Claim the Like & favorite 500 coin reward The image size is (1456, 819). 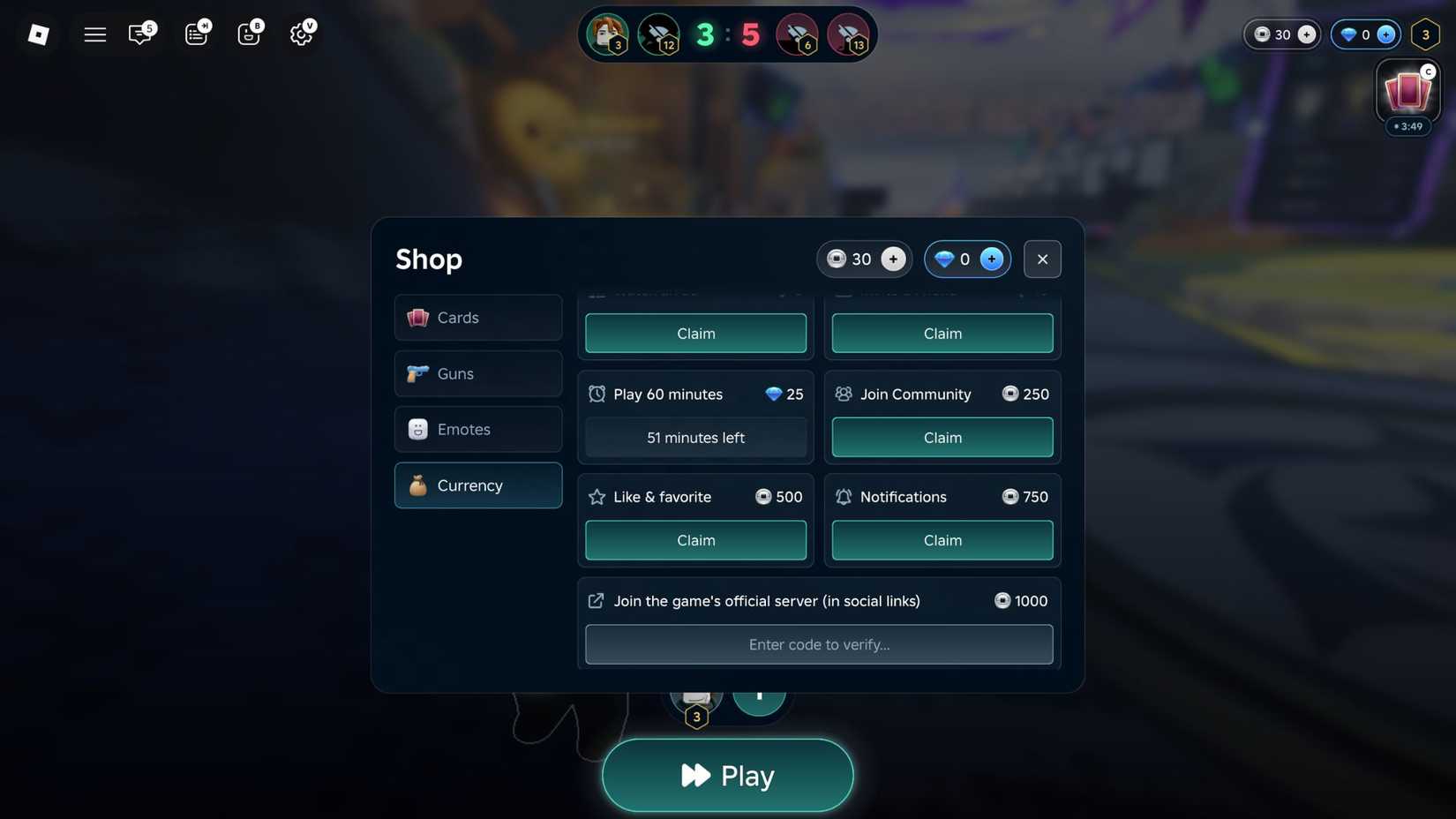click(695, 540)
